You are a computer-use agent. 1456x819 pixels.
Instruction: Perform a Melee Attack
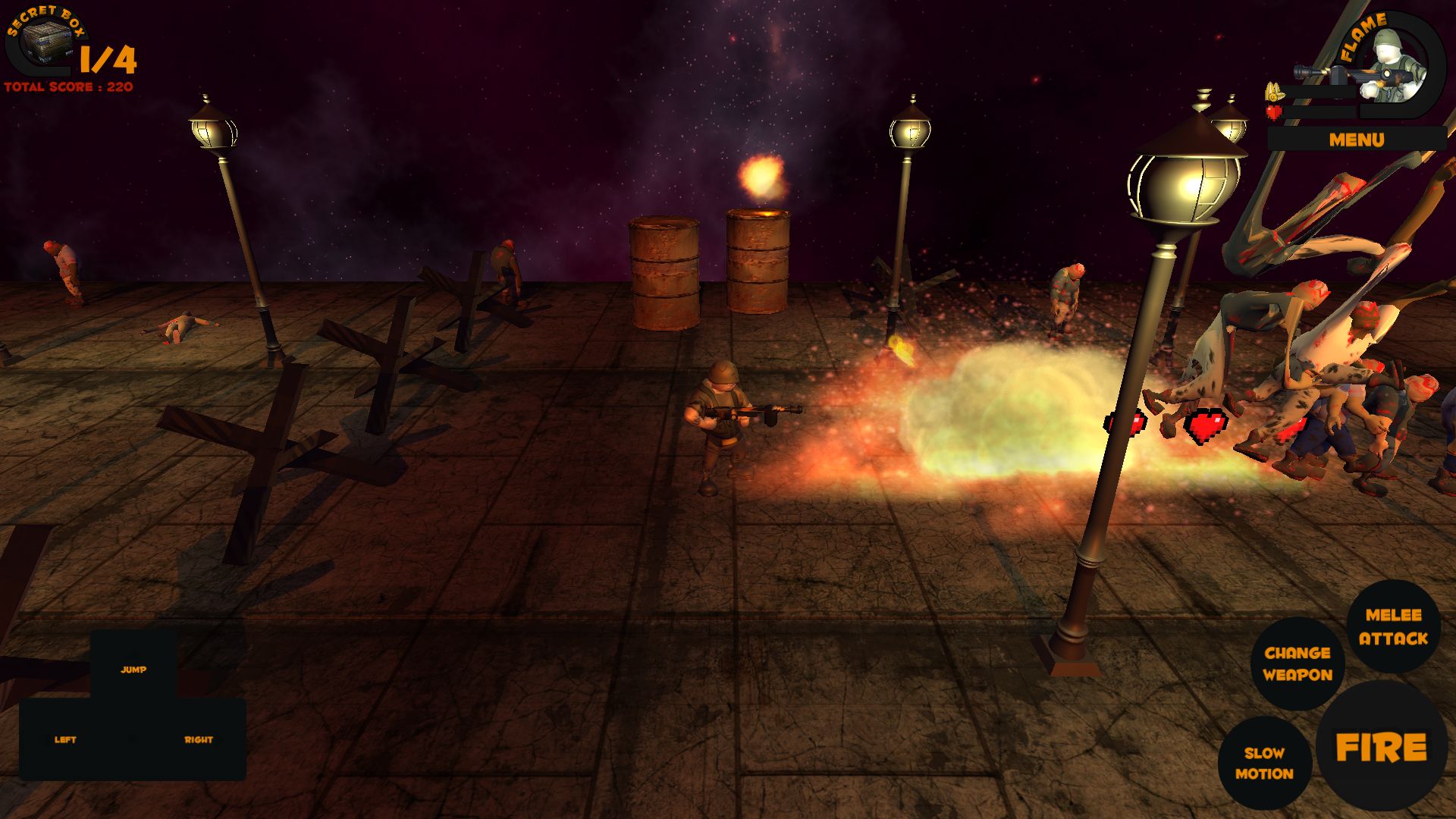pyautogui.click(x=1393, y=626)
